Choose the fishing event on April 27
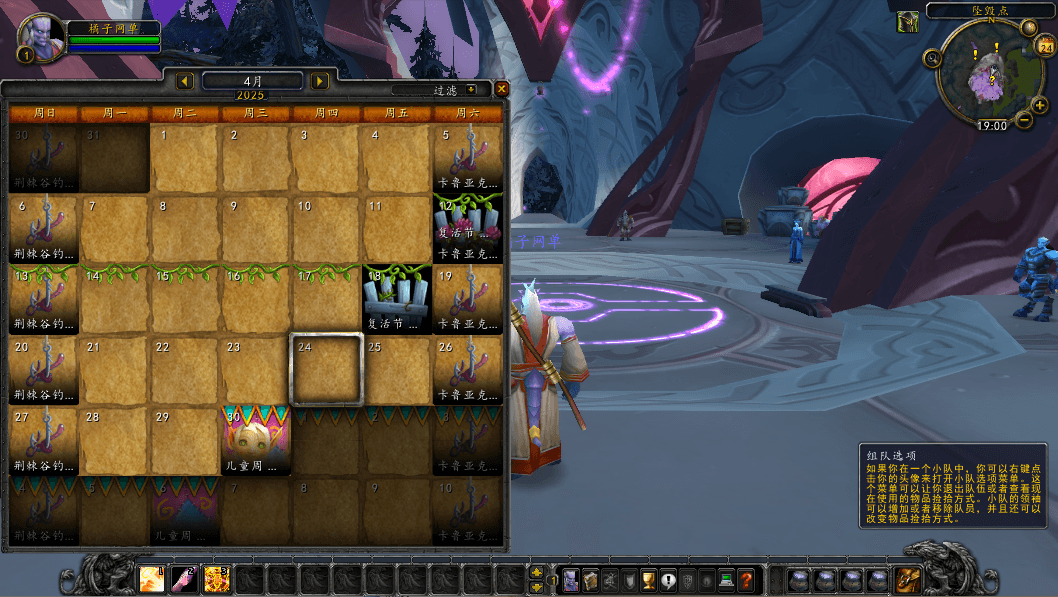 point(44,440)
